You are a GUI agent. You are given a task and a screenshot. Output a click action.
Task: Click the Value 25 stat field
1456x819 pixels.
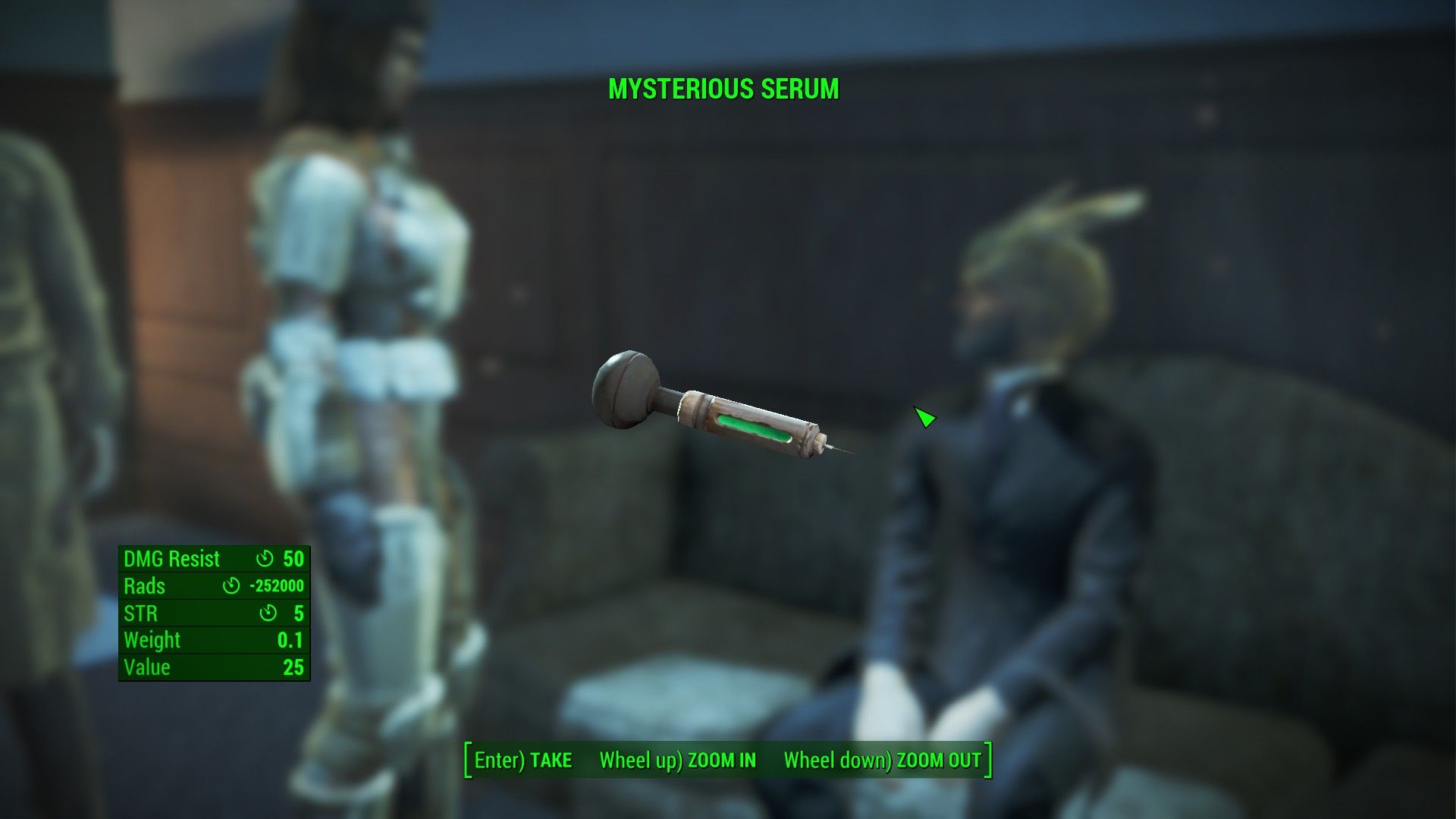point(294,667)
